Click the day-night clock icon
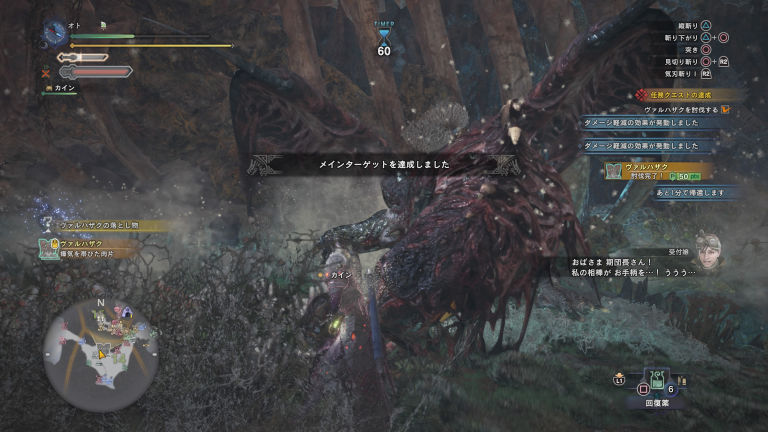The width and height of the screenshot is (768, 432). [55, 33]
